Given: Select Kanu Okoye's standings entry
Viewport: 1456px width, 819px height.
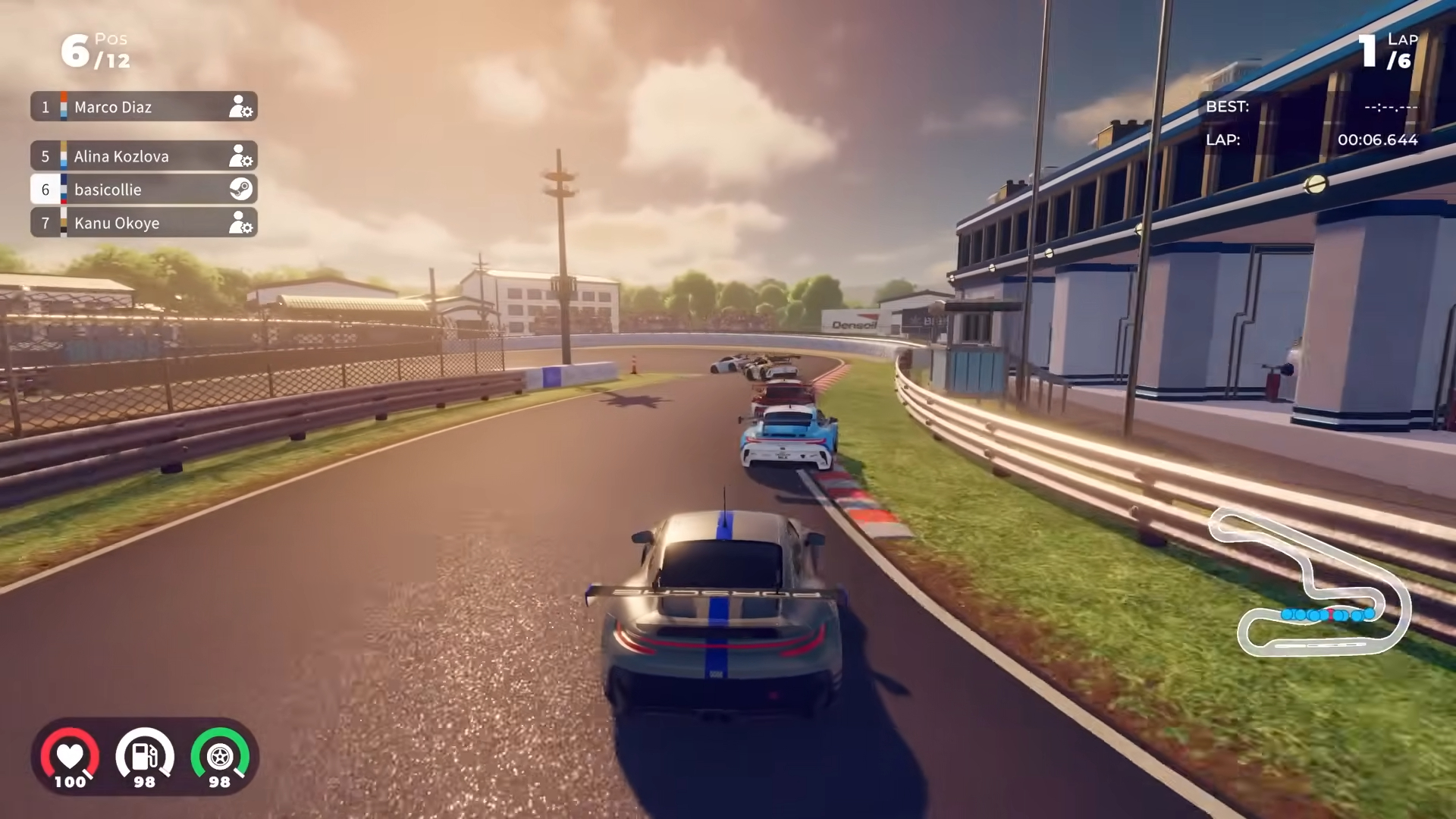Looking at the screenshot, I should click(x=144, y=223).
